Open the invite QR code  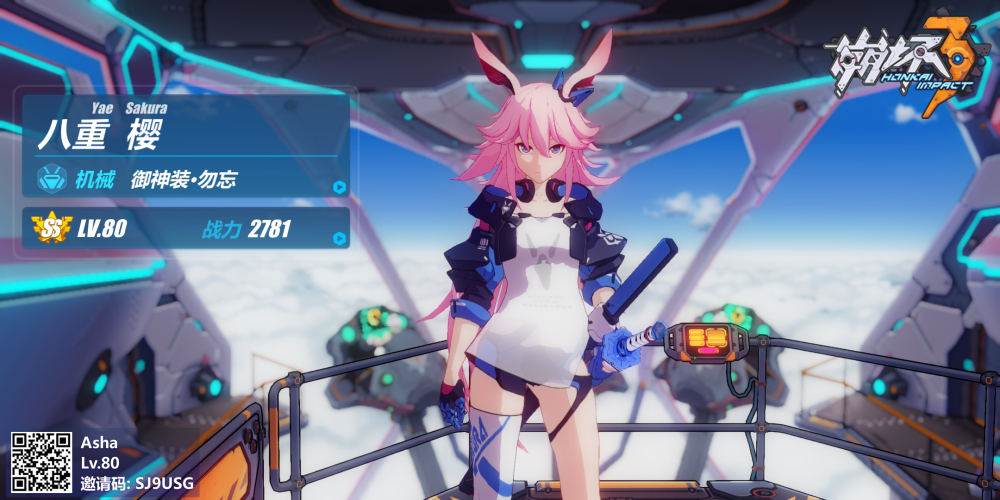tap(41, 462)
